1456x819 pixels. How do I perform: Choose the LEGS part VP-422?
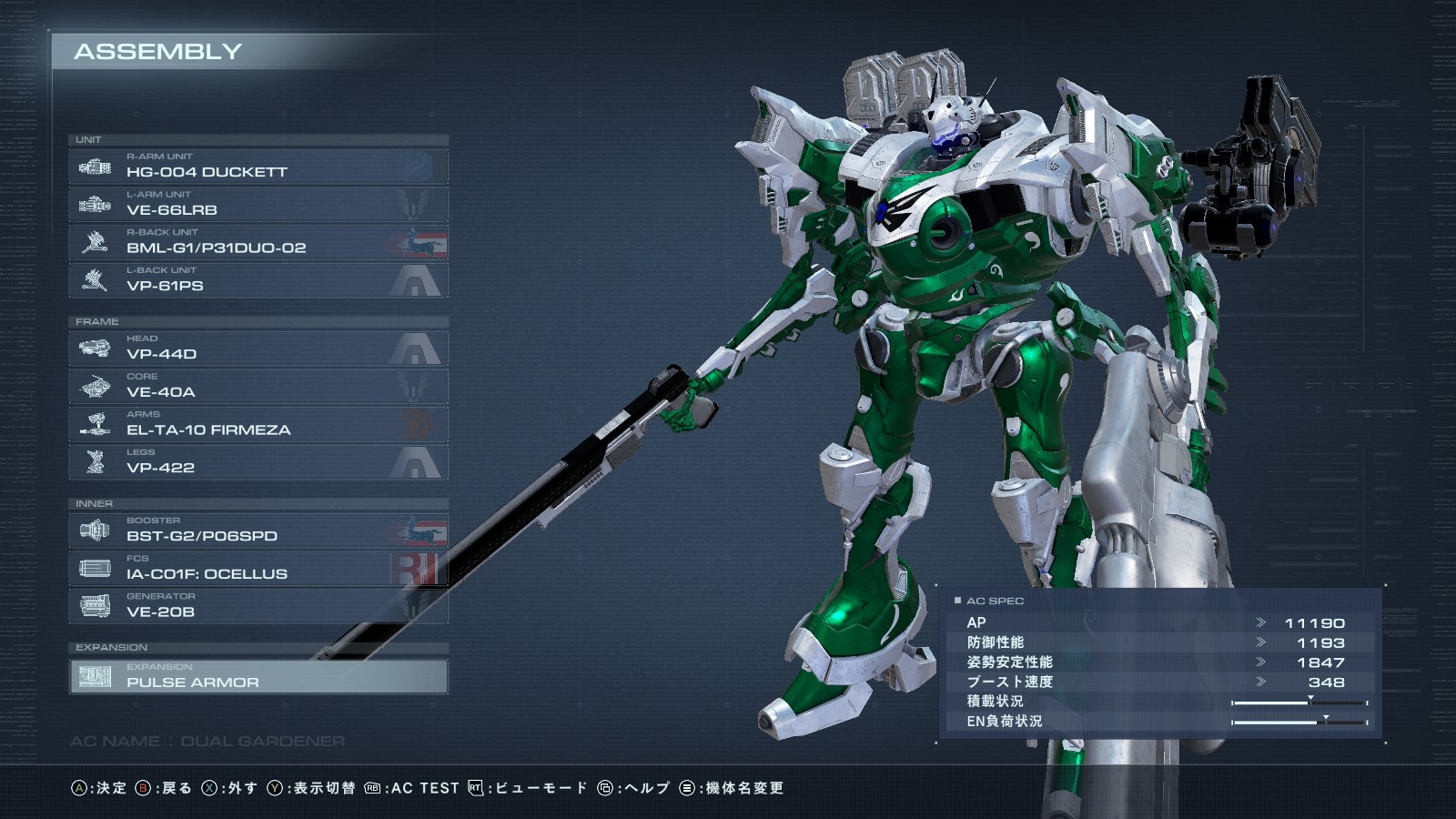point(258,462)
